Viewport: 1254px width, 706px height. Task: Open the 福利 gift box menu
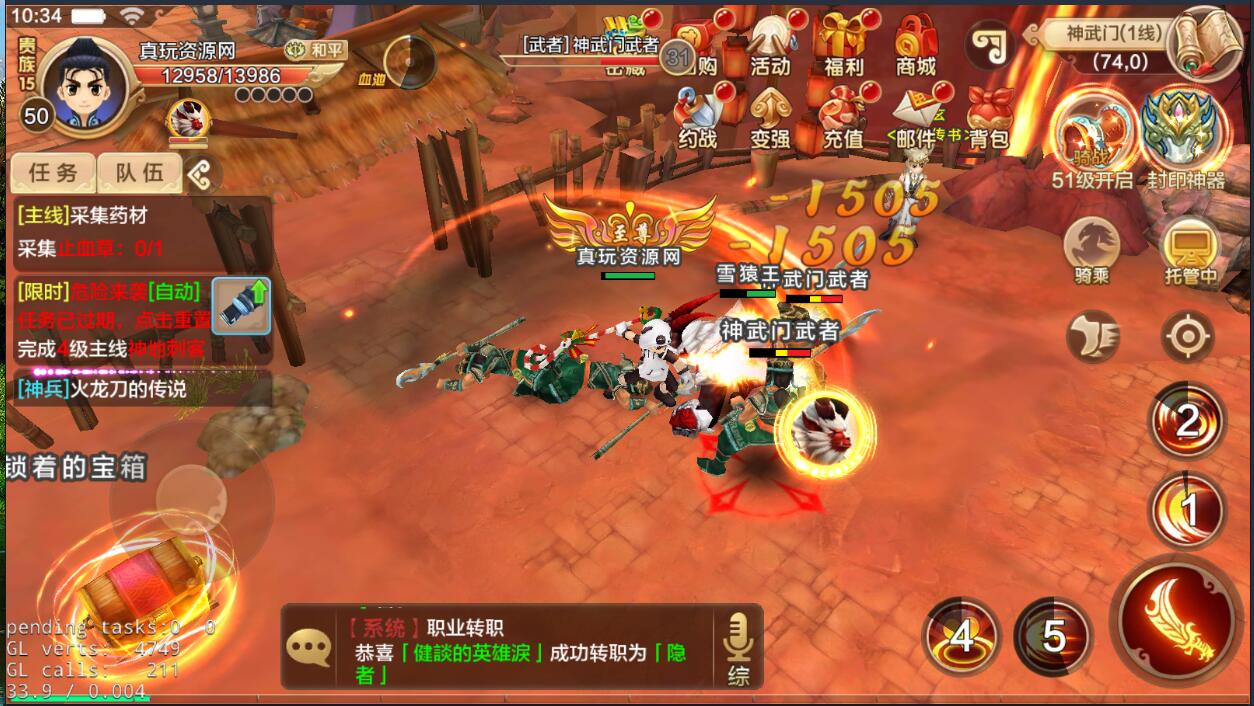click(x=843, y=46)
